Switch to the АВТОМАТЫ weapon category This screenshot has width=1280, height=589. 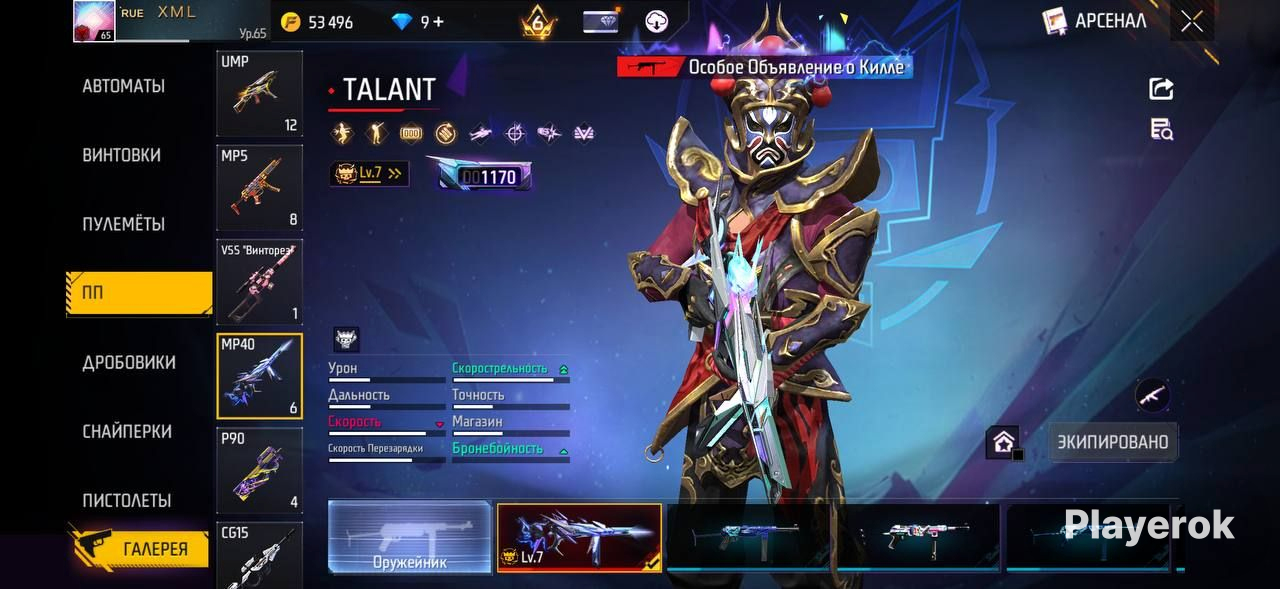[x=123, y=87]
